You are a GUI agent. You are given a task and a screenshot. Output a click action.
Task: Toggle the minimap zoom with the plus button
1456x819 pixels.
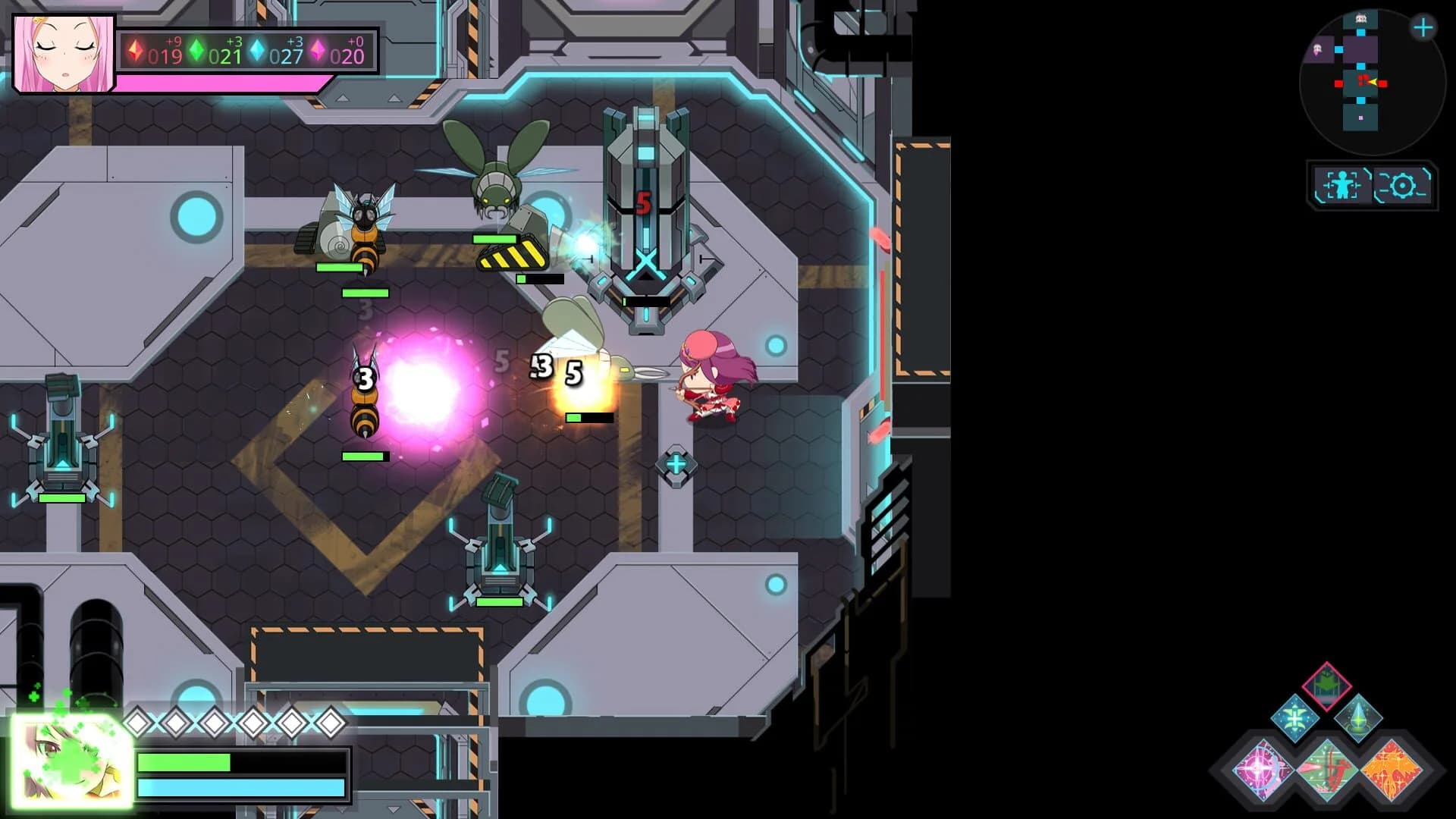(x=1423, y=27)
